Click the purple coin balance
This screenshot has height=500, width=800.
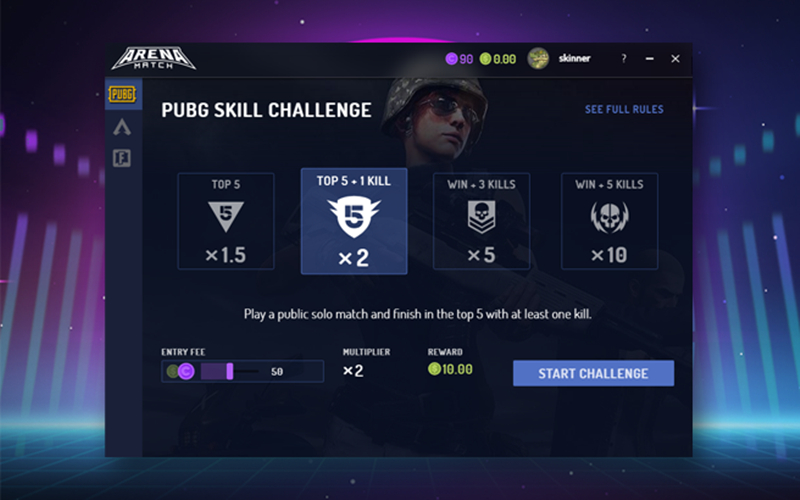459,59
